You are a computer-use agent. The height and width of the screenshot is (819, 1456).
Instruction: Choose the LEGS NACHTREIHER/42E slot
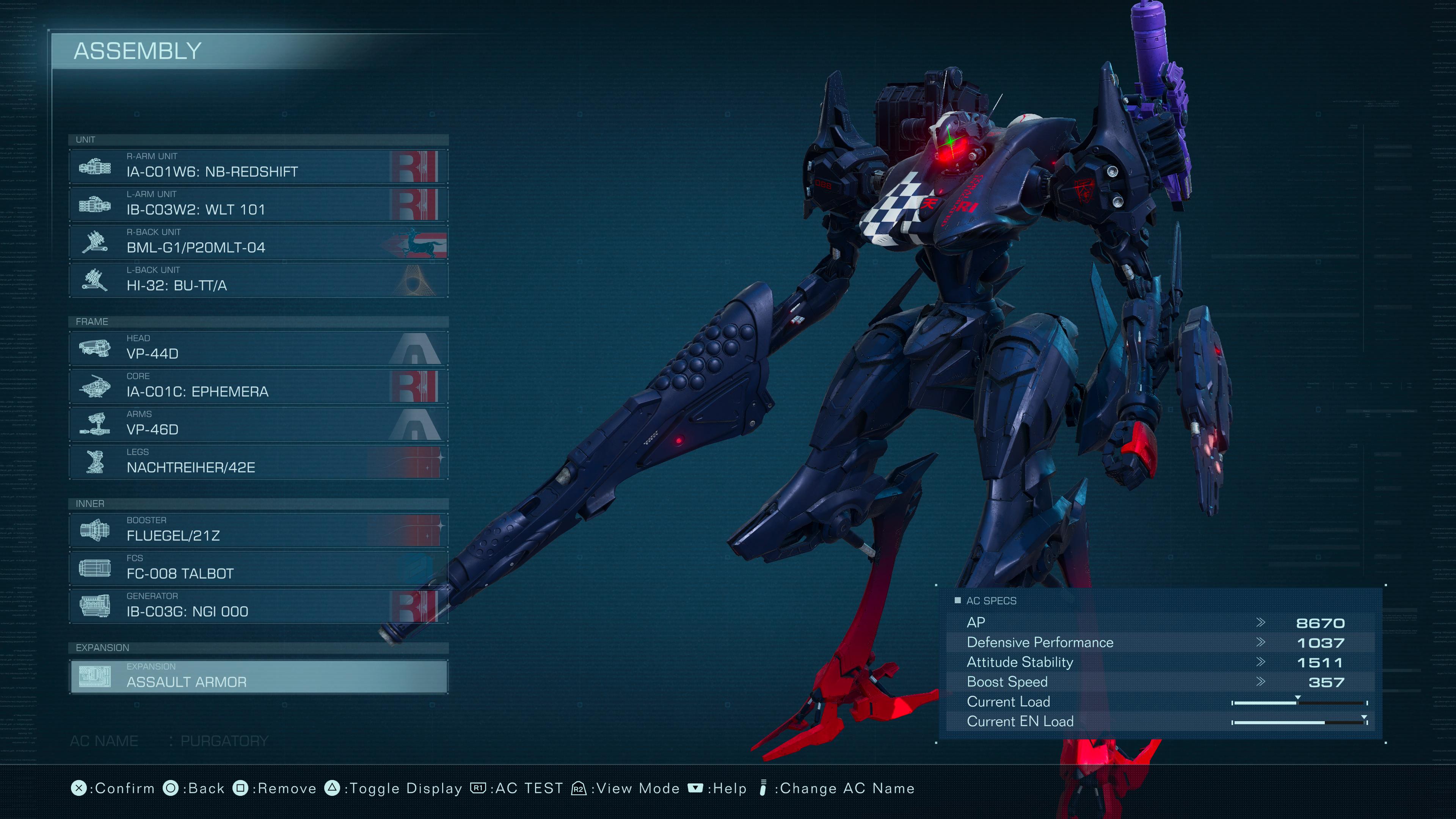tap(258, 462)
